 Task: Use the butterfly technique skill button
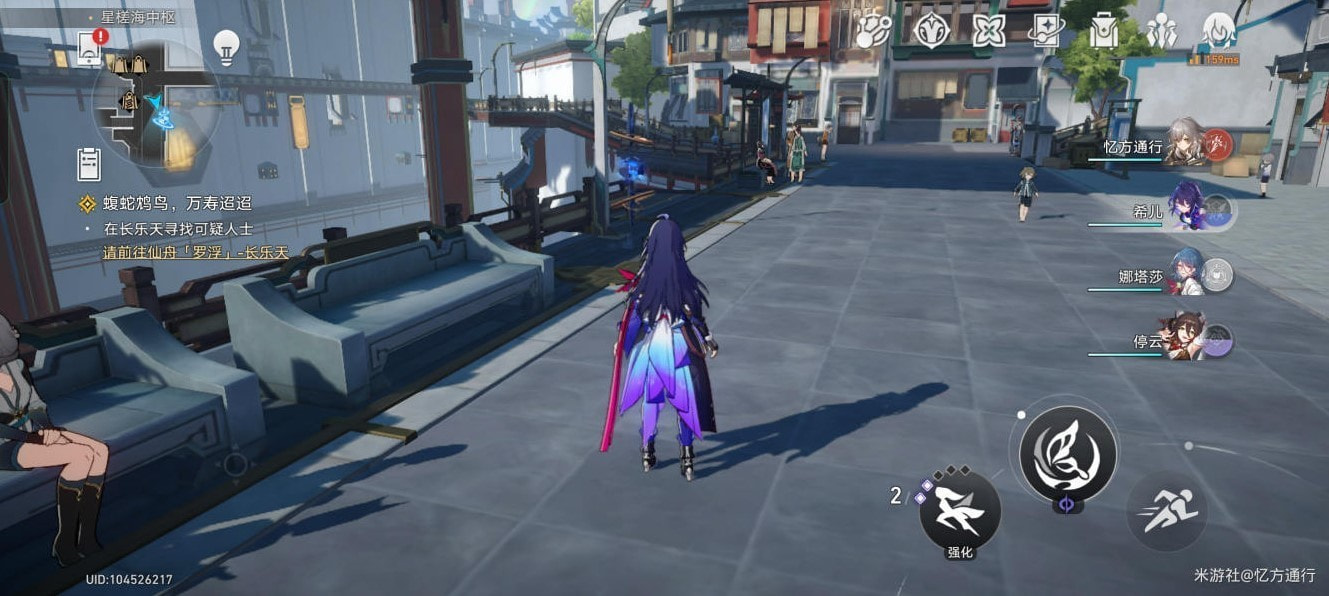click(x=1068, y=454)
